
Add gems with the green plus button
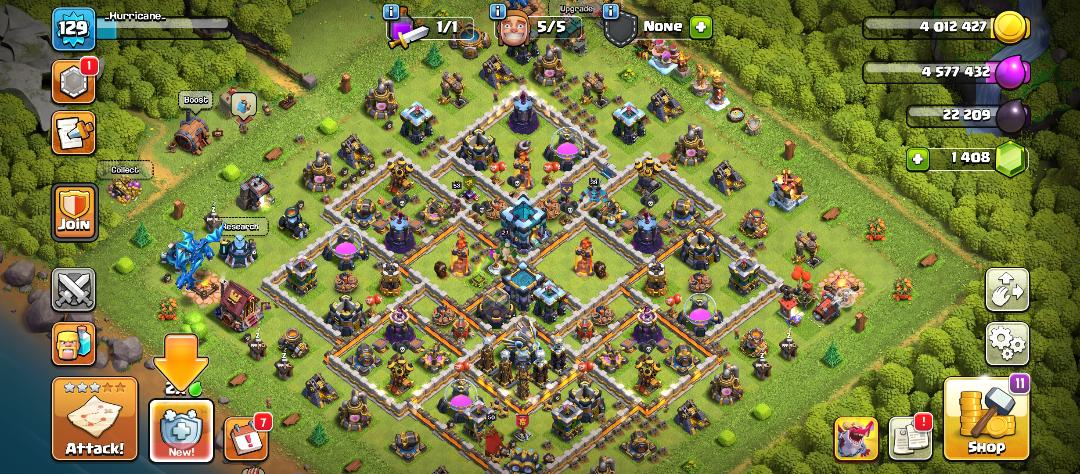[919, 158]
